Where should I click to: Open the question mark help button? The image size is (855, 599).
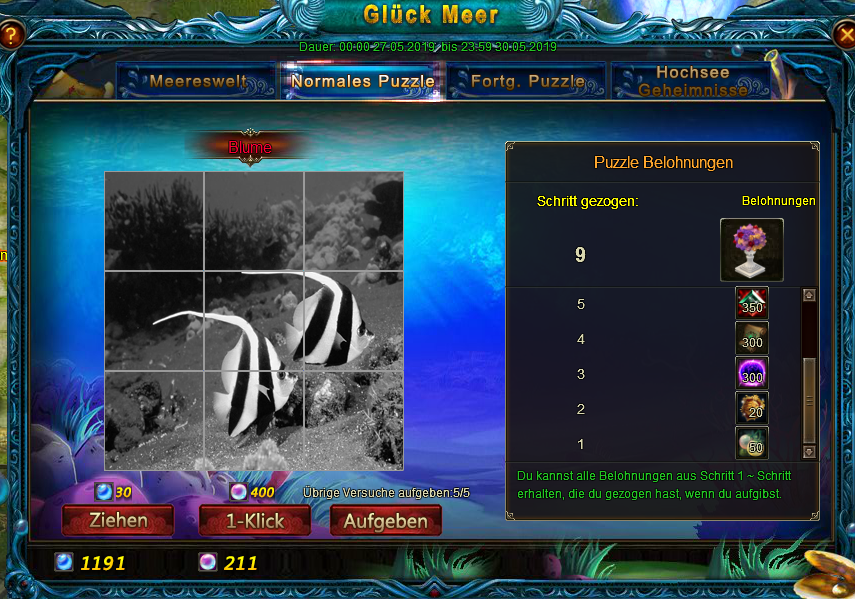click(11, 36)
